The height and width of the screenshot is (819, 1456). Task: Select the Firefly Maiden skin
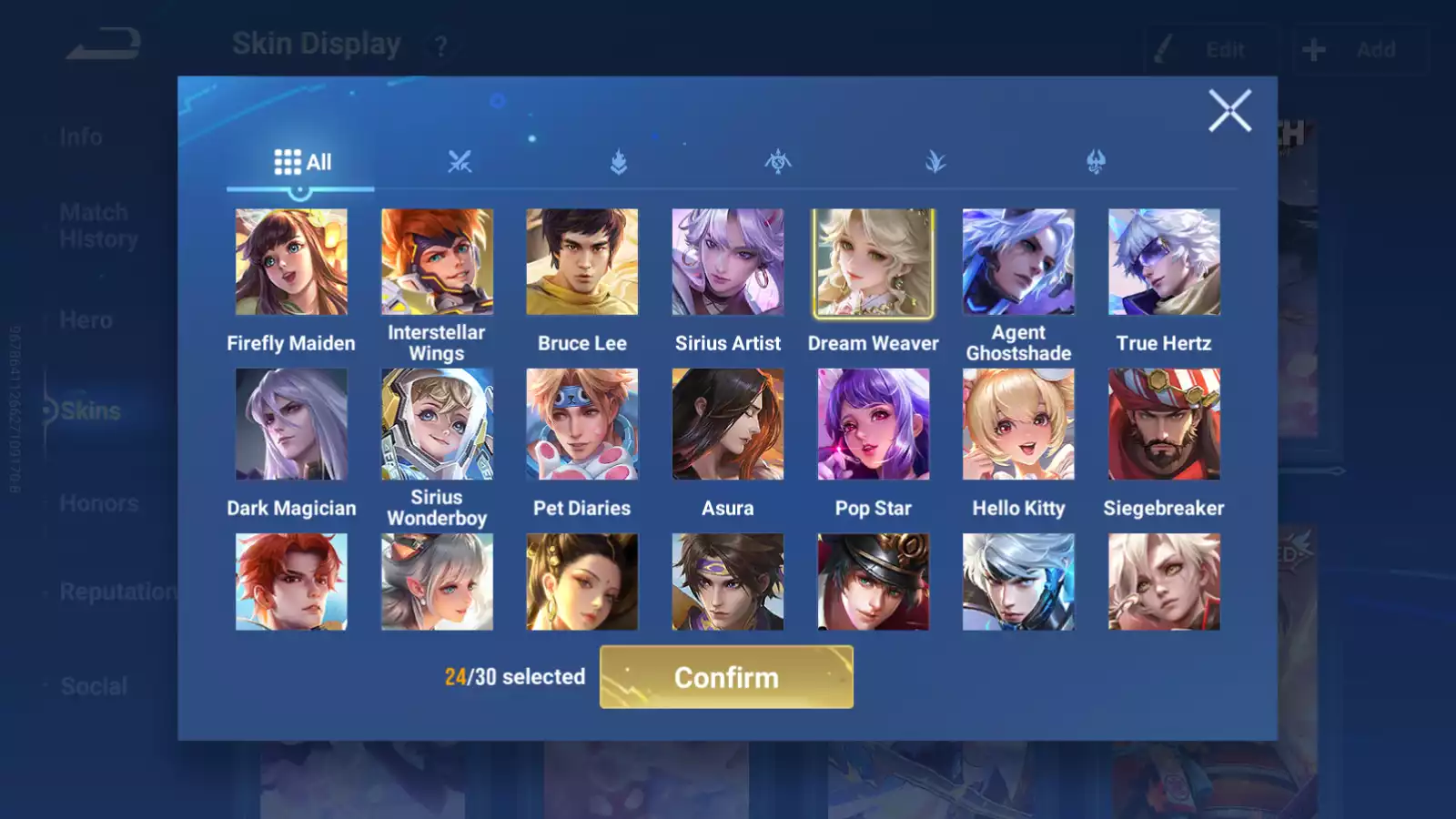291,262
